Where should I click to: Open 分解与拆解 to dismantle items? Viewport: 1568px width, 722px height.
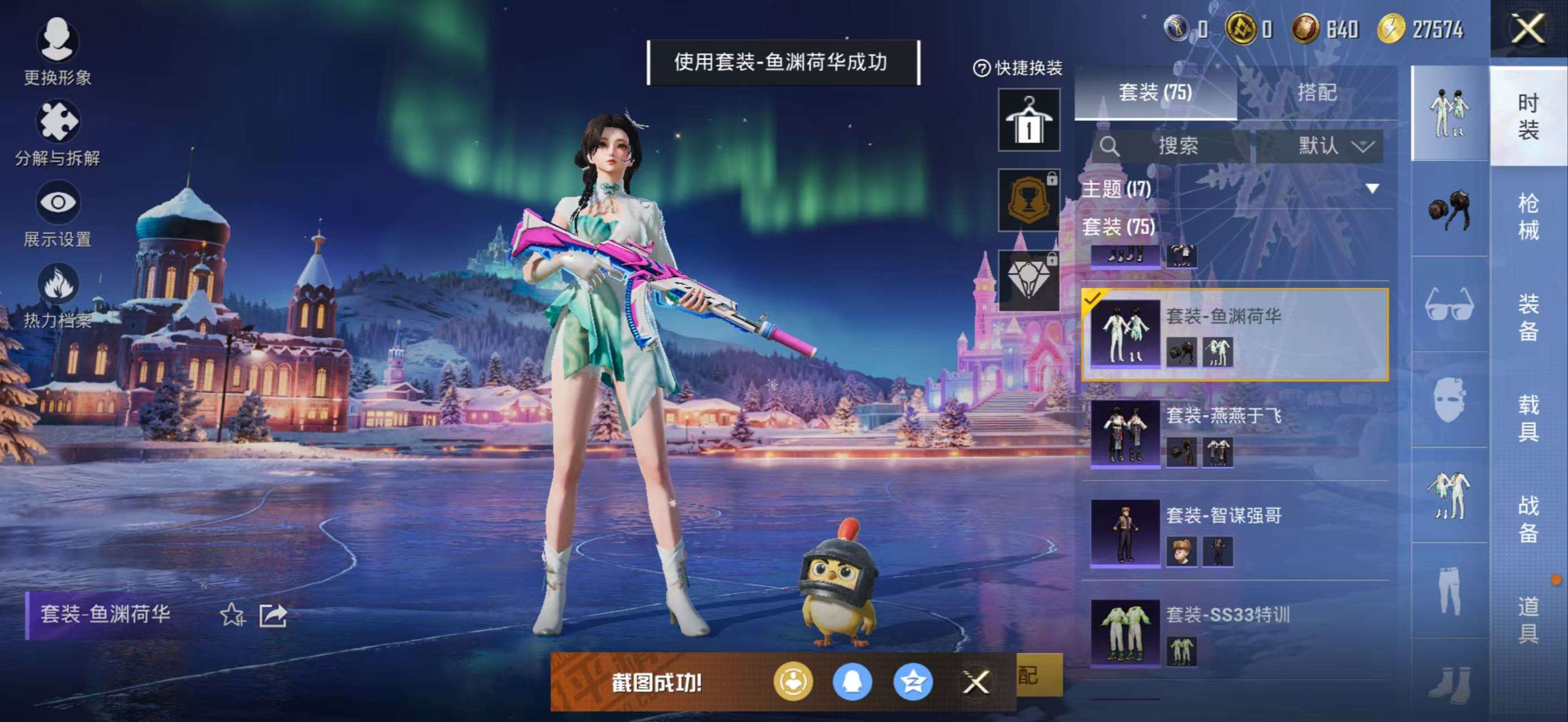58,124
